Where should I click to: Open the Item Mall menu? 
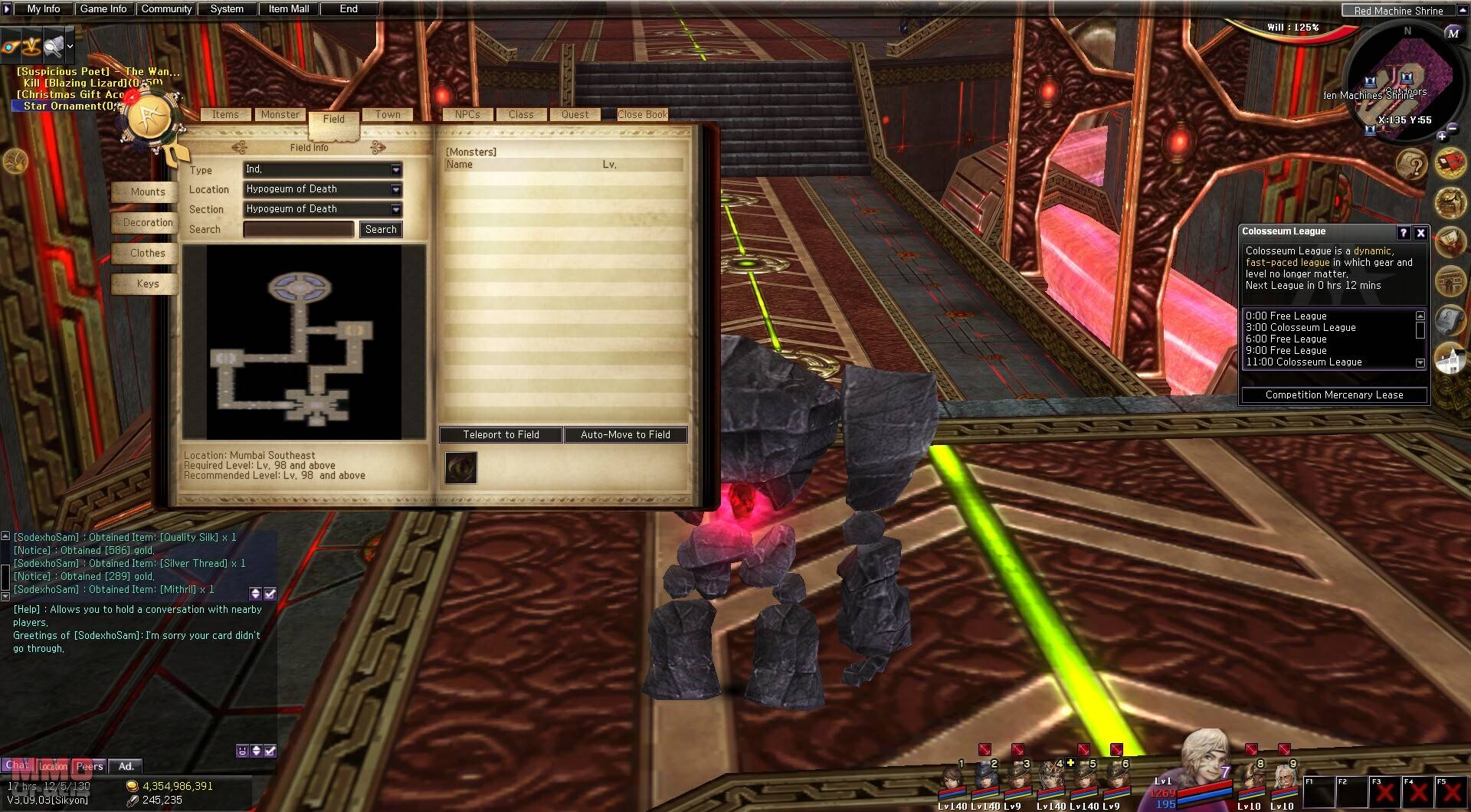tap(289, 9)
